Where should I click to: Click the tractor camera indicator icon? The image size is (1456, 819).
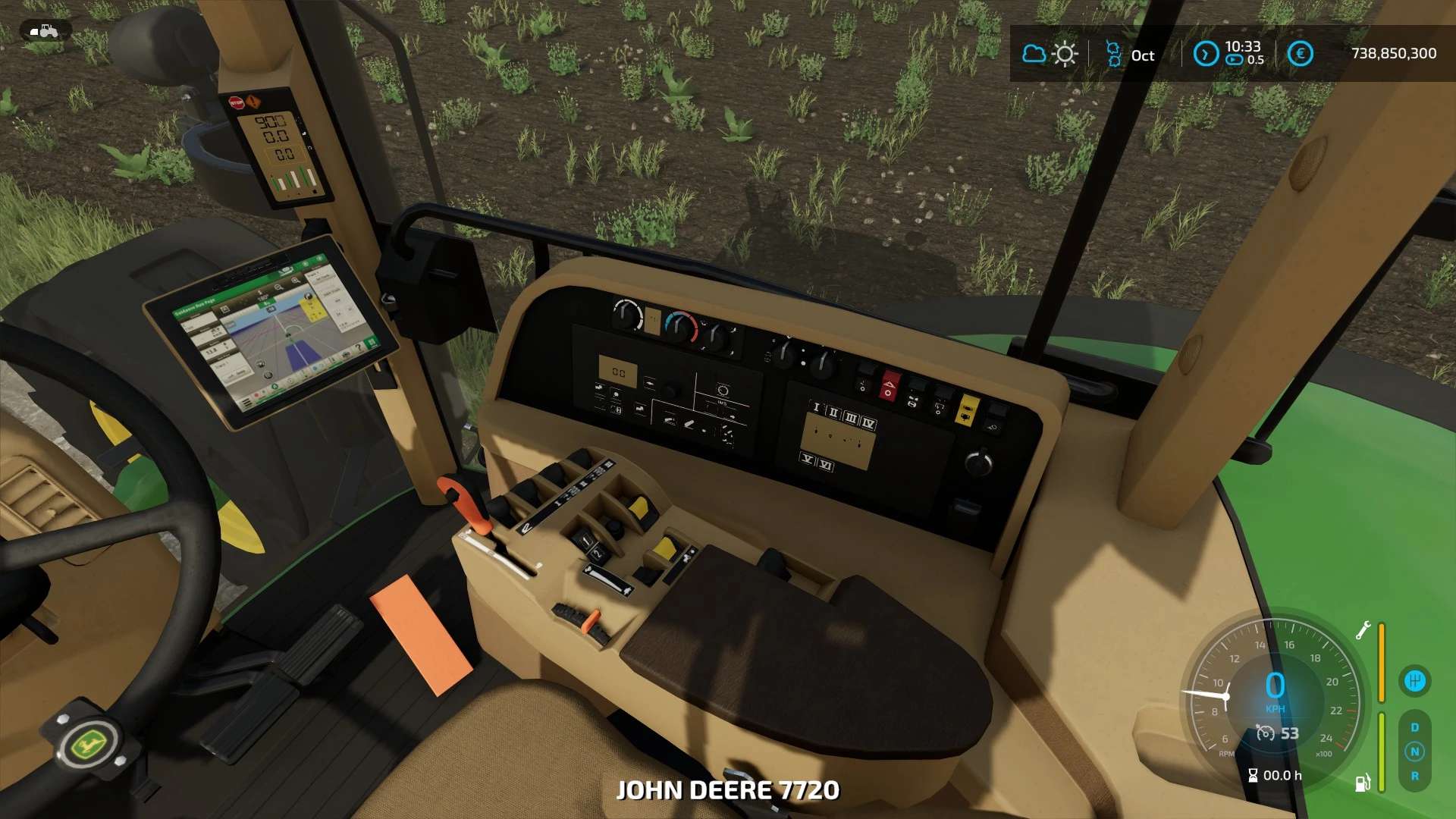pyautogui.click(x=45, y=31)
